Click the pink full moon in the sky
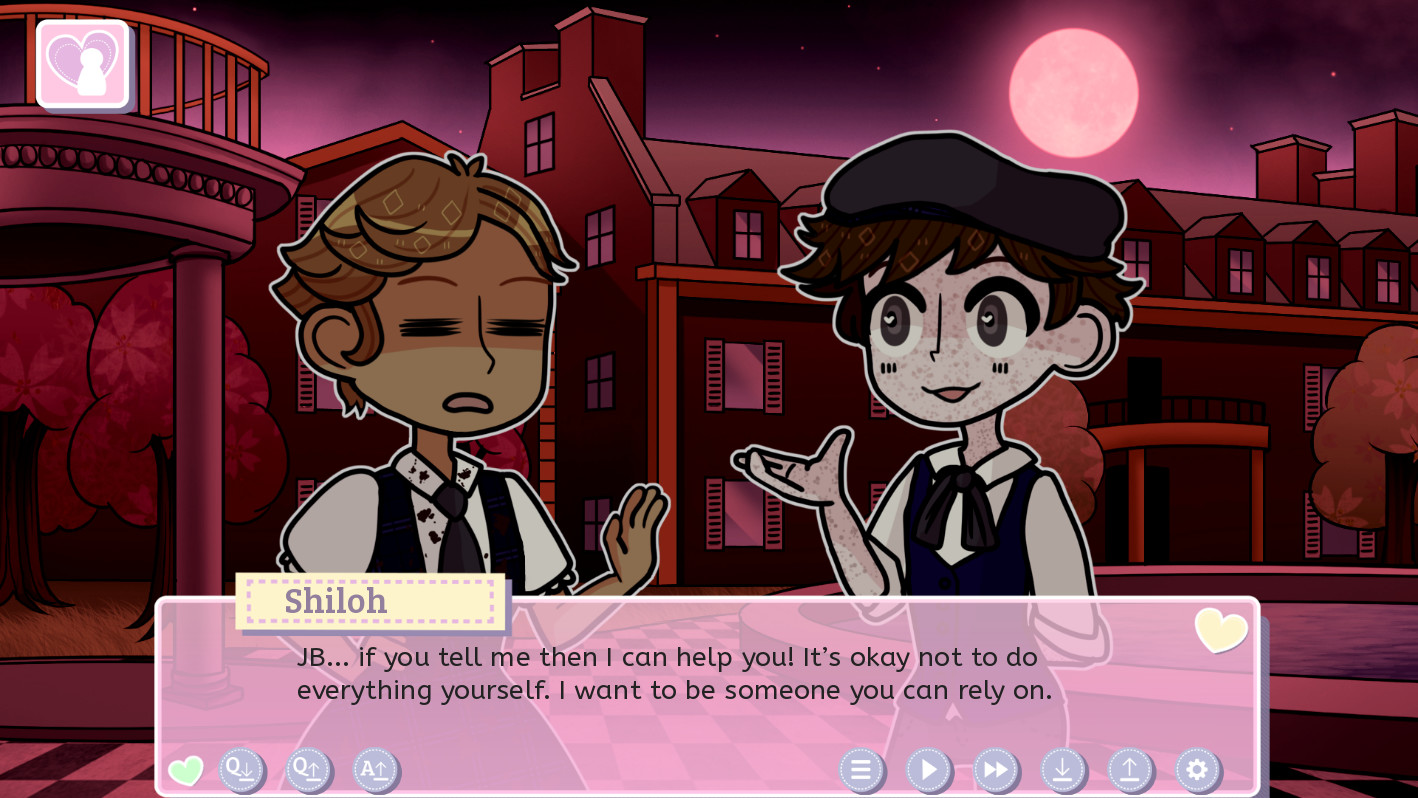Viewport: 1418px width, 798px height. (1075, 92)
